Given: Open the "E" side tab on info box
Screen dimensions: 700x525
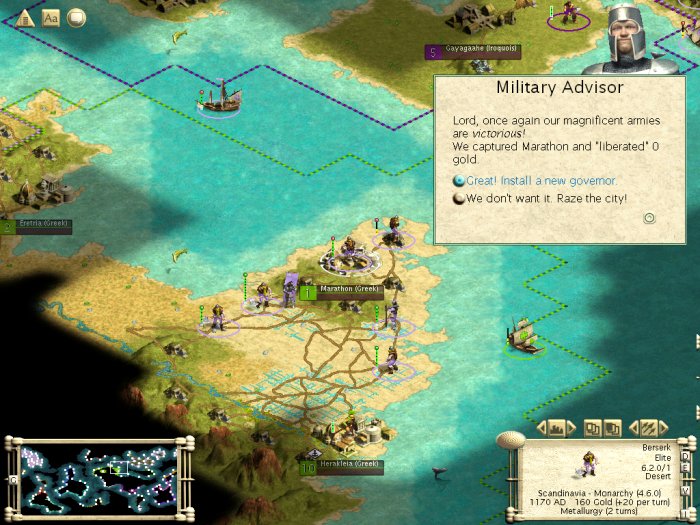Looking at the screenshot, I should 685,470.
